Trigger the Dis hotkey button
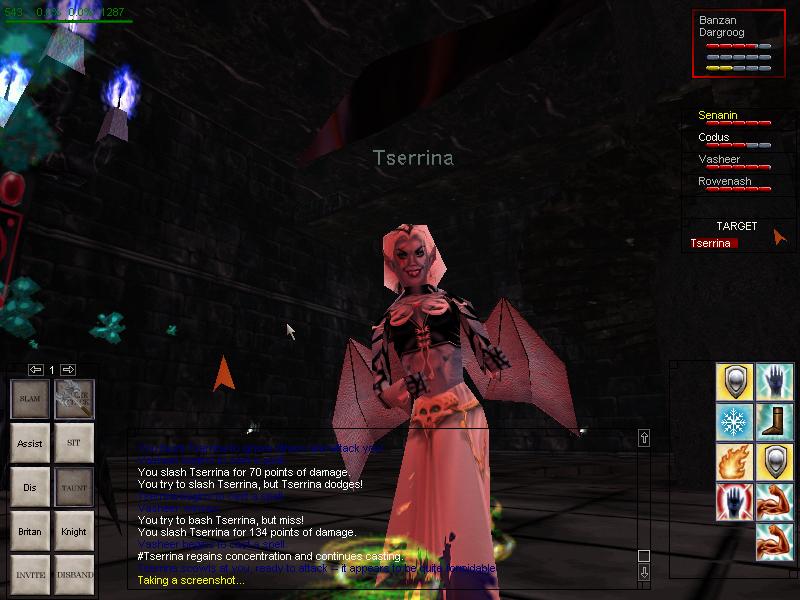 (30, 487)
